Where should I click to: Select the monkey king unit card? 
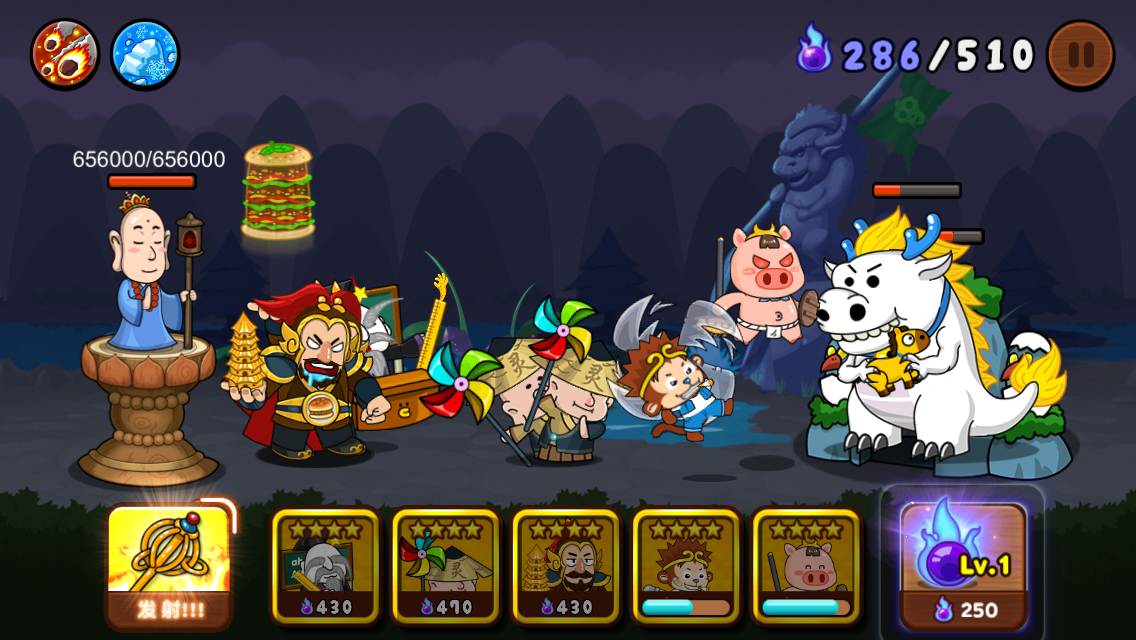(686, 566)
